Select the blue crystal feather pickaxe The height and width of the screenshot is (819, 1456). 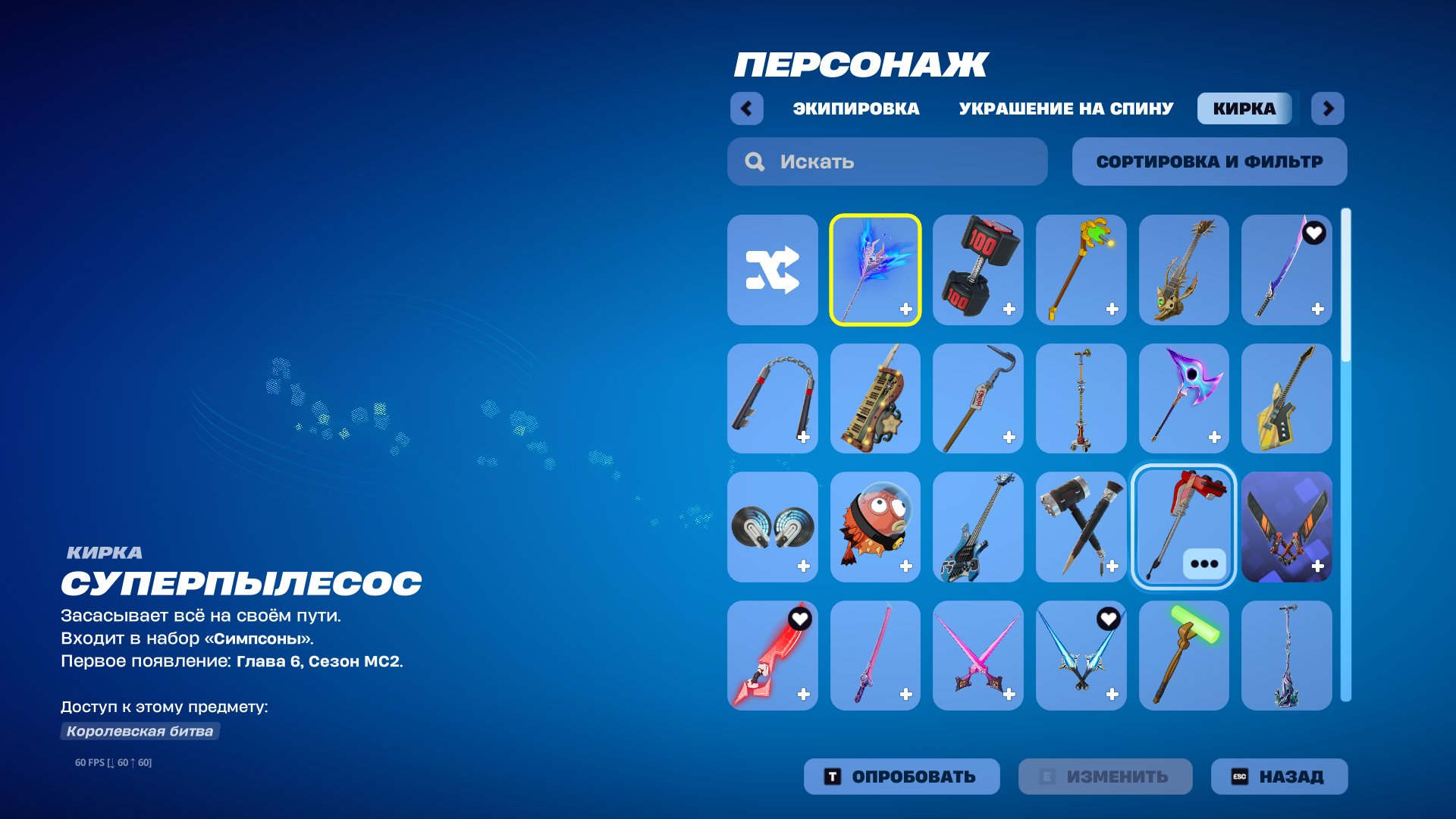click(875, 270)
